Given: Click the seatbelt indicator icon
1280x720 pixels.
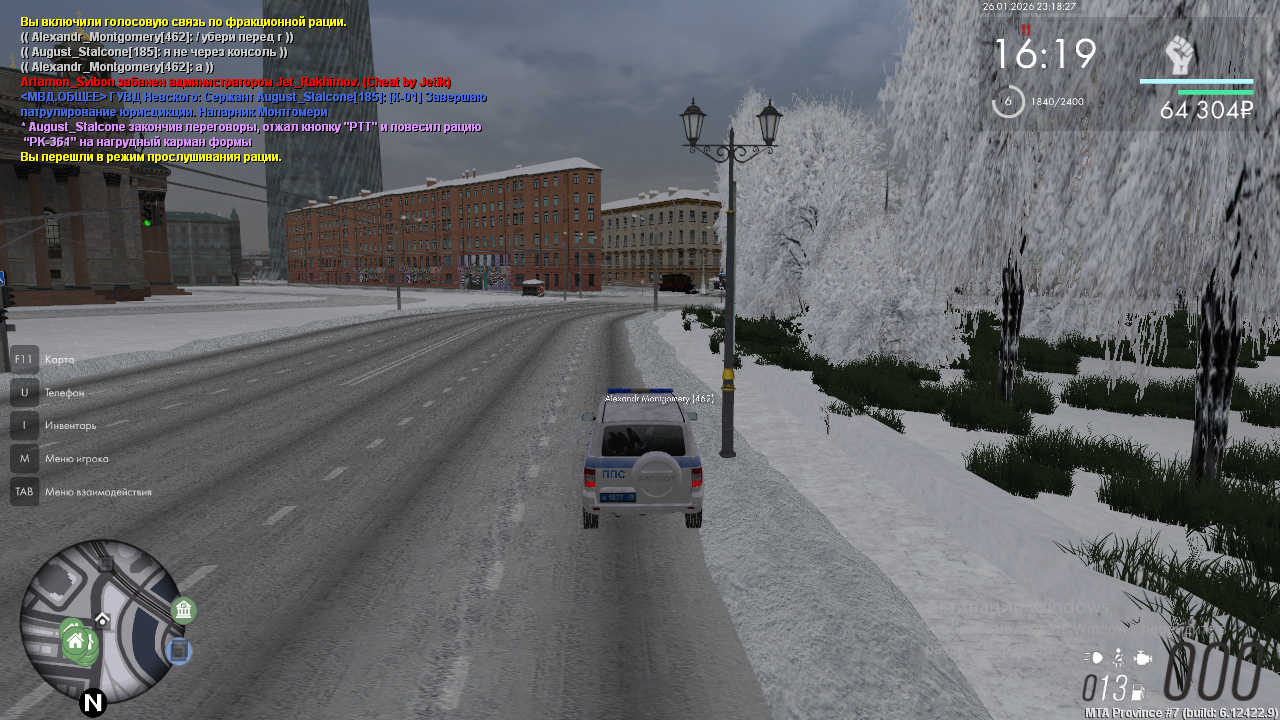Looking at the screenshot, I should pos(1119,658).
